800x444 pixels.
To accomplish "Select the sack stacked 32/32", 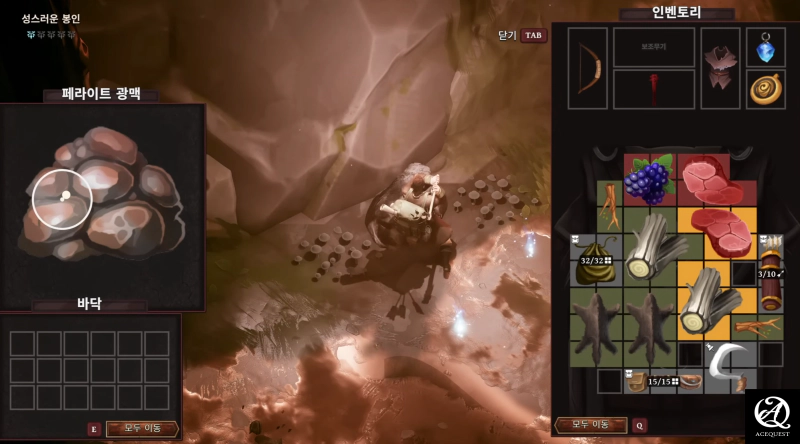I will pos(596,258).
